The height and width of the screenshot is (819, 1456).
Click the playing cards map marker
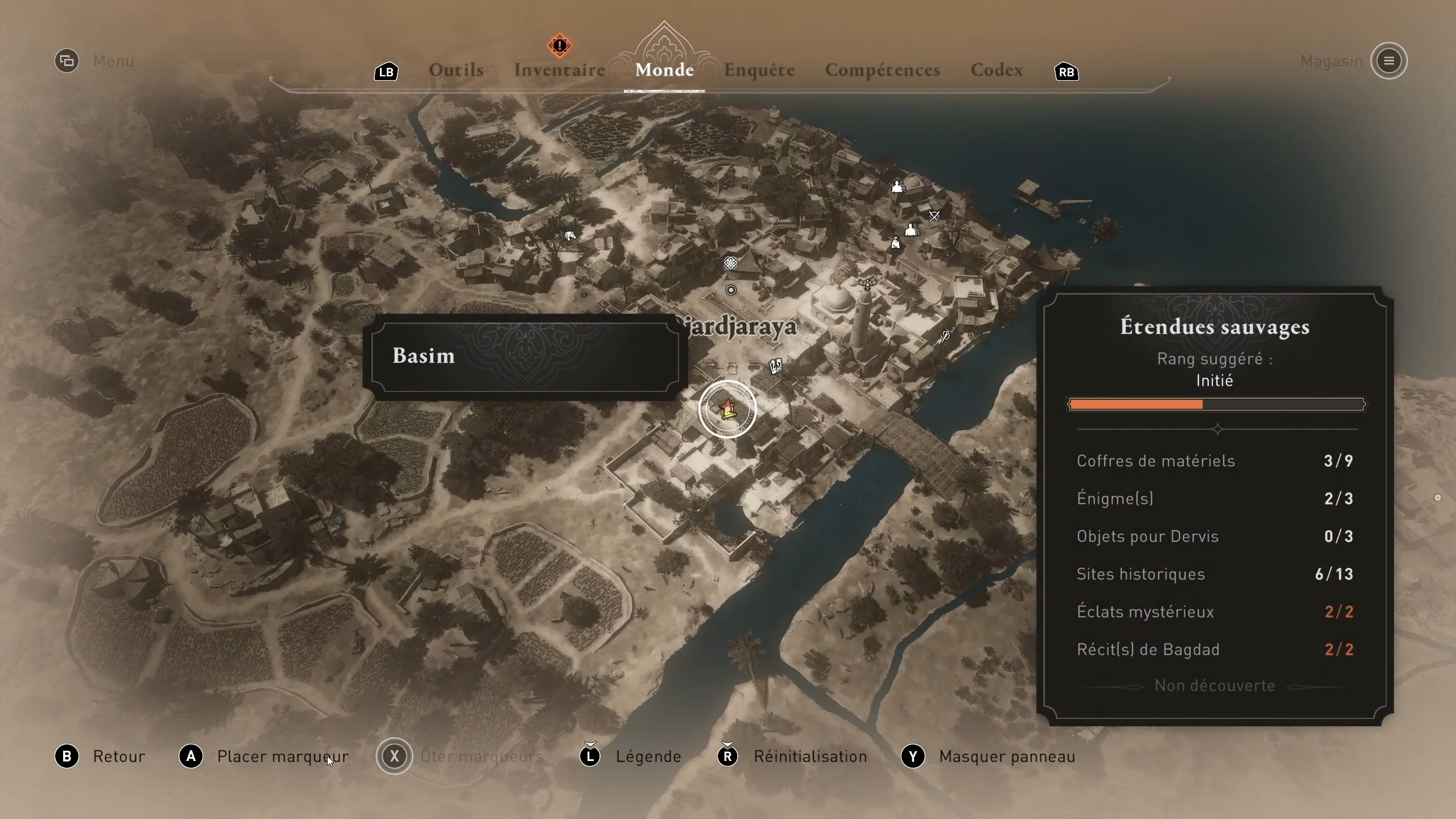pos(775,366)
